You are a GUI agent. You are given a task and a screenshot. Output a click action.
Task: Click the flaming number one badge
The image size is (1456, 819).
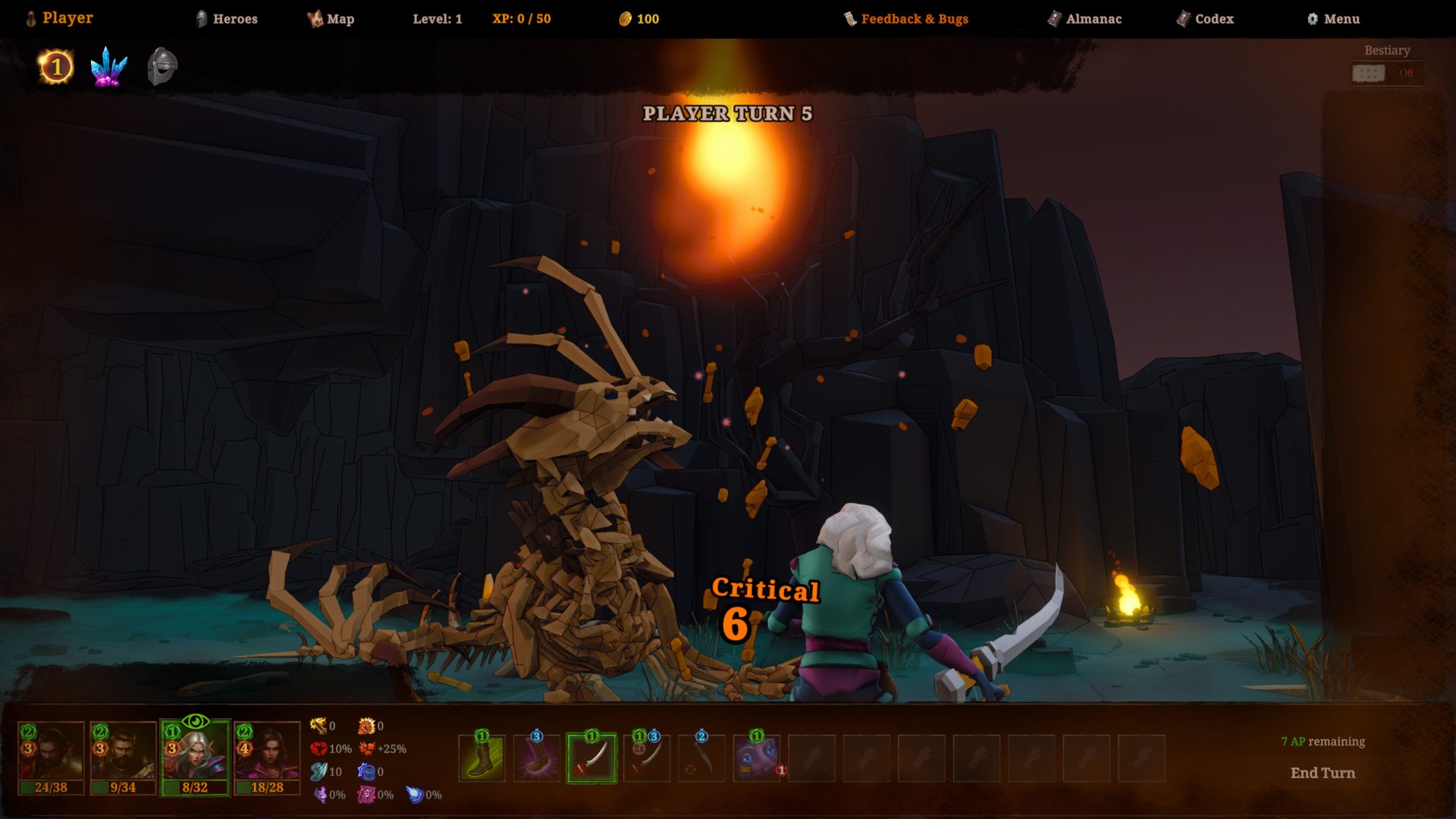(55, 67)
